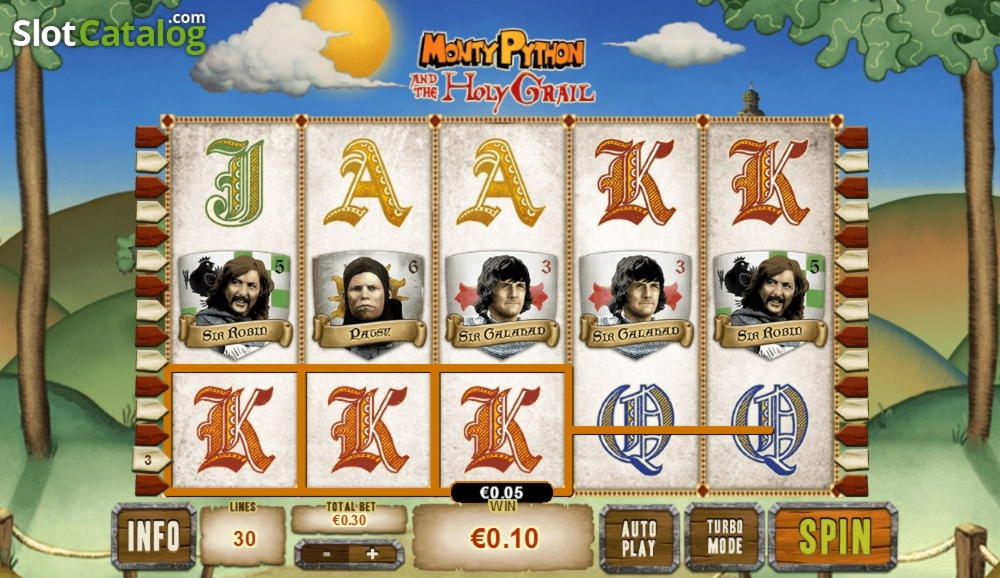1000x578 pixels.
Task: Visit the SlotCatalog.com logo link
Action: [108, 34]
